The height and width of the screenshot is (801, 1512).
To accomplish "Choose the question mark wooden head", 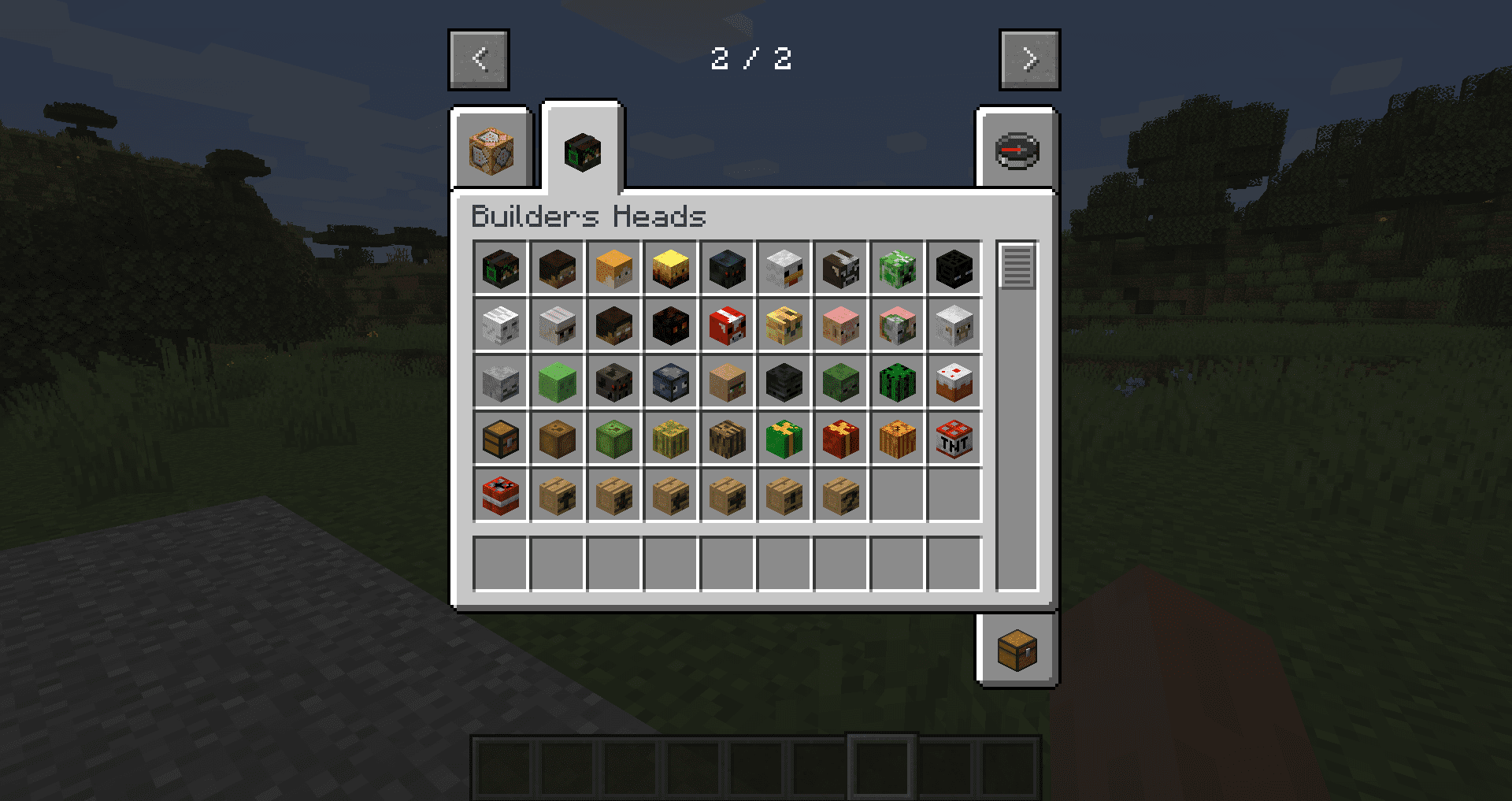I will tap(841, 495).
